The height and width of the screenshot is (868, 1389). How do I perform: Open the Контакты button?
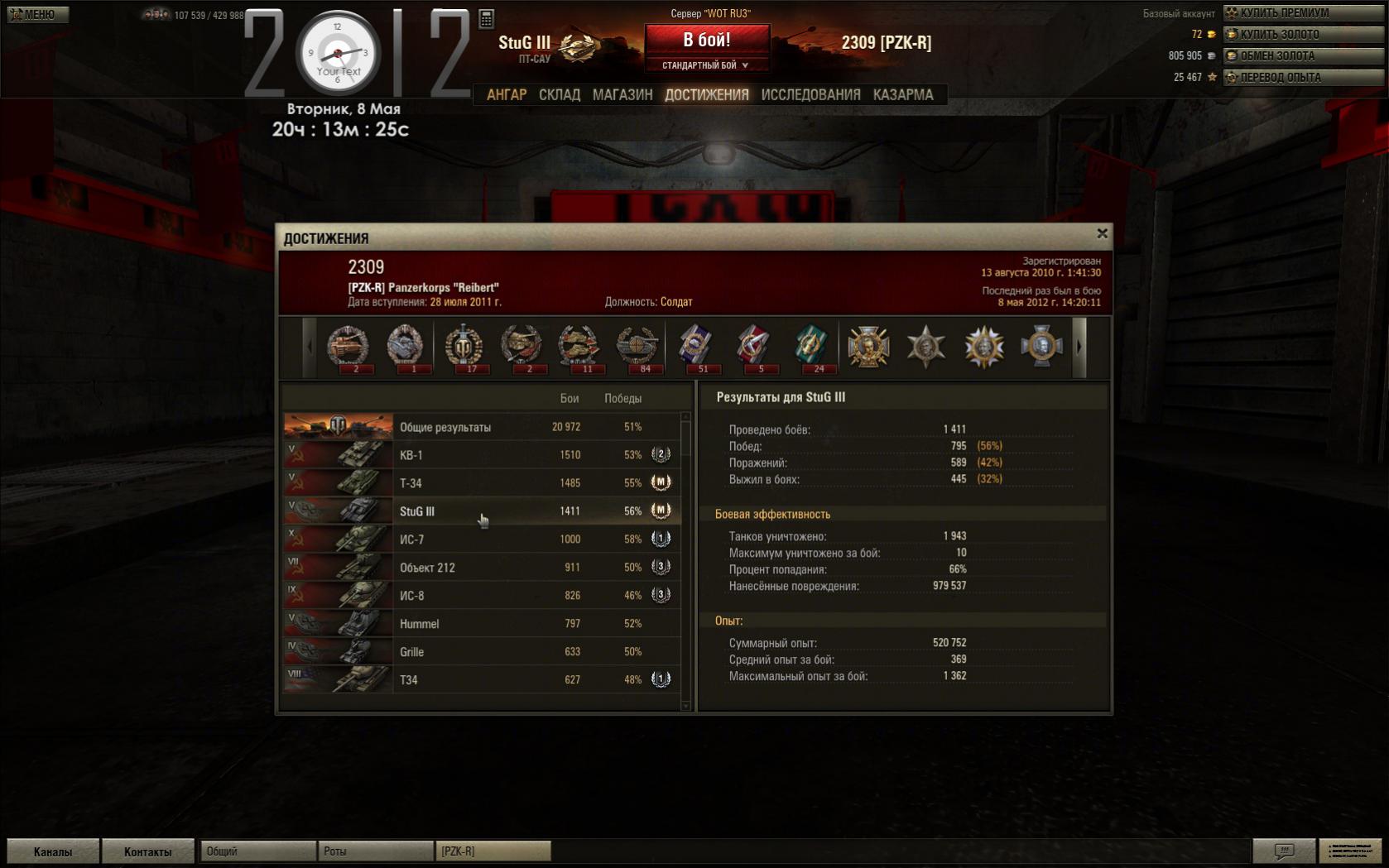(147, 851)
